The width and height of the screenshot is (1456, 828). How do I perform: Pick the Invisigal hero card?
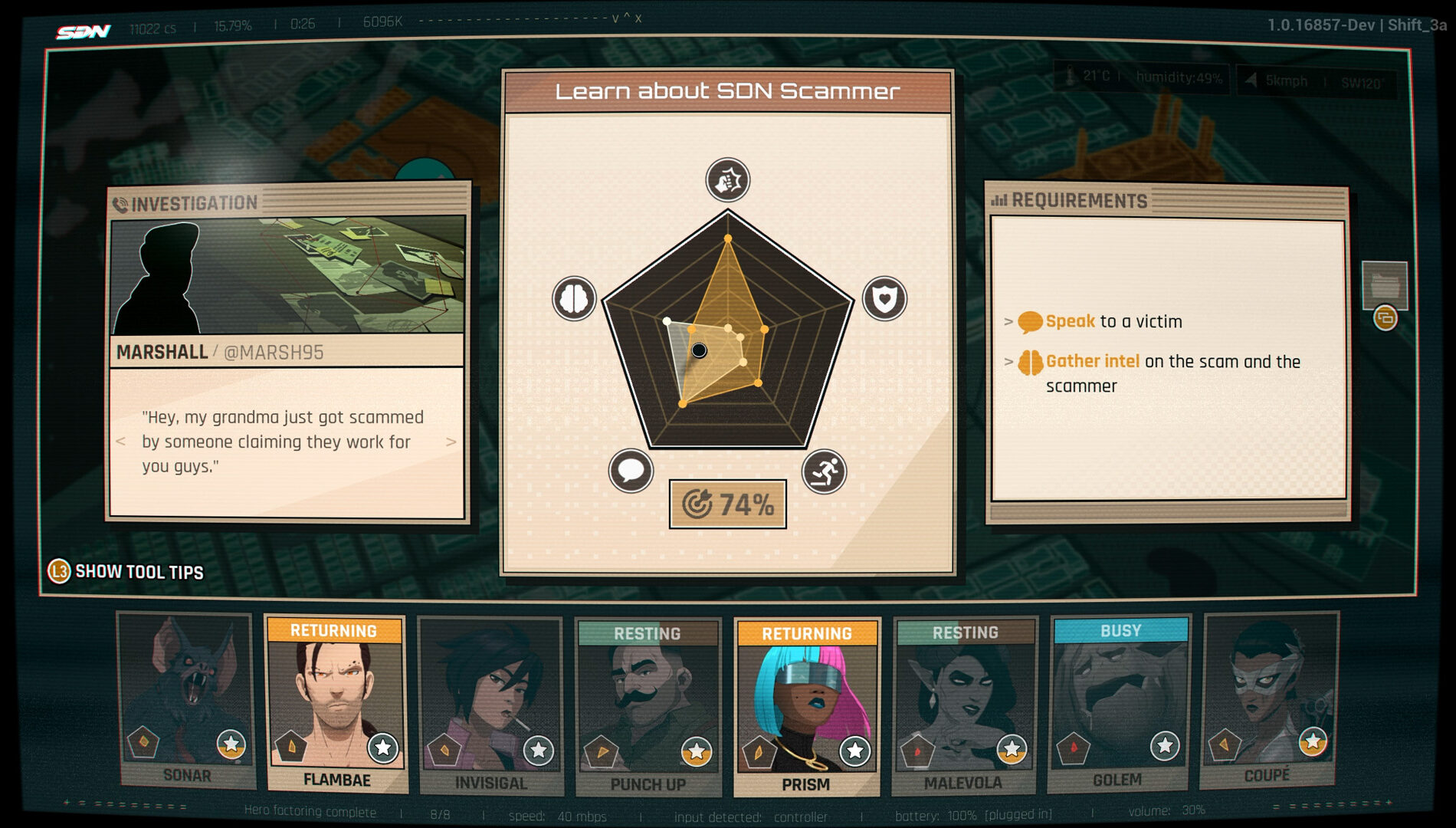tap(490, 705)
